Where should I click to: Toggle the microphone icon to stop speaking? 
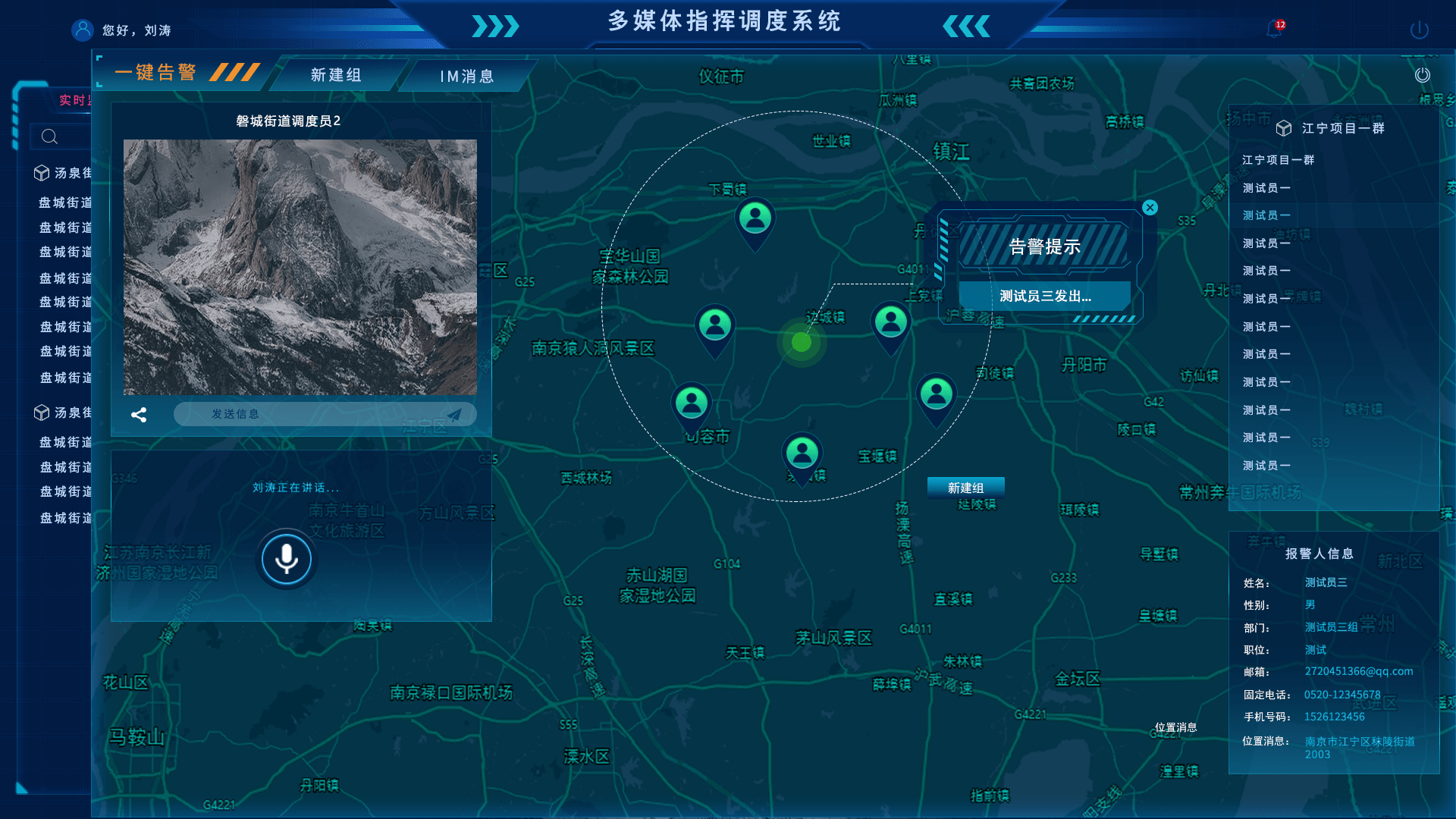pyautogui.click(x=286, y=559)
